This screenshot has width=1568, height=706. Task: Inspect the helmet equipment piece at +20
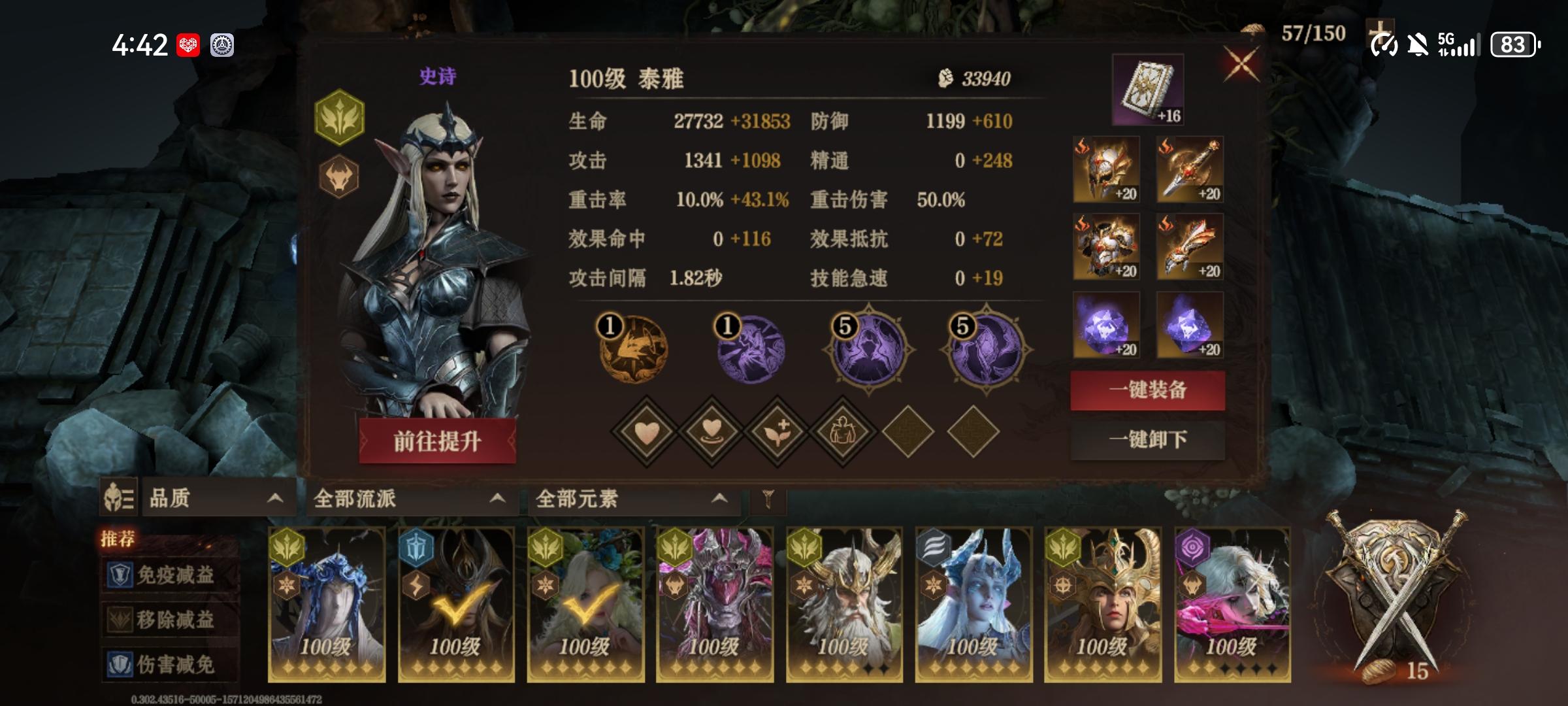coord(1106,170)
